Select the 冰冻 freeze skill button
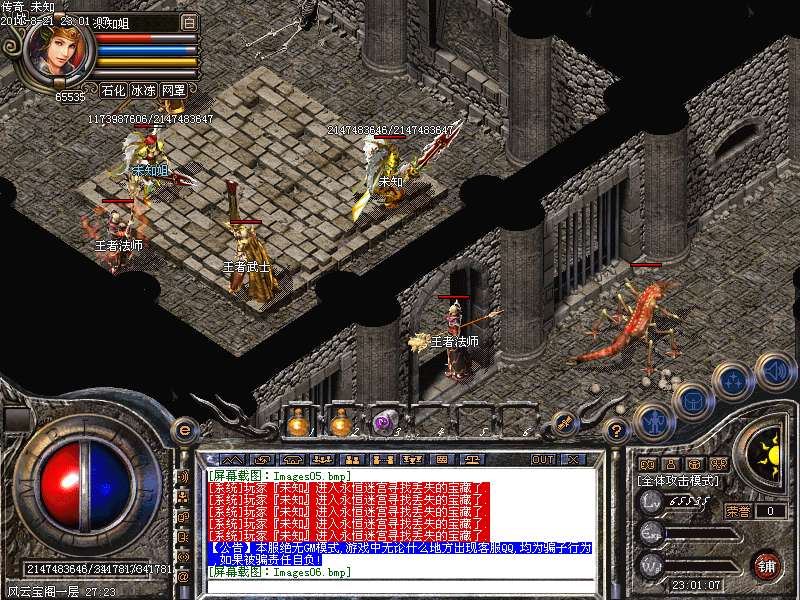800x600 pixels. click(x=143, y=90)
